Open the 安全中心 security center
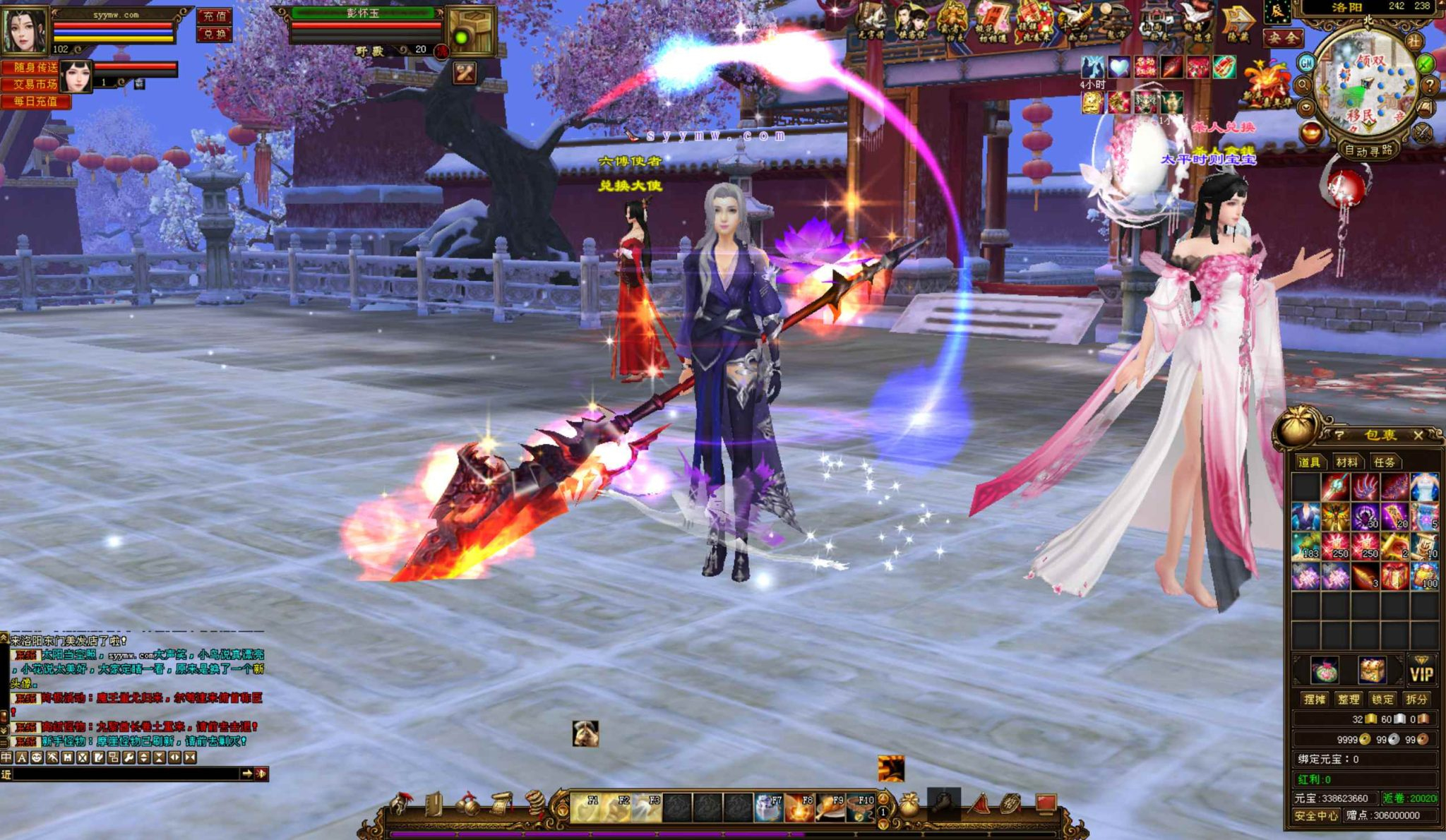The image size is (1446, 840). tap(1315, 815)
